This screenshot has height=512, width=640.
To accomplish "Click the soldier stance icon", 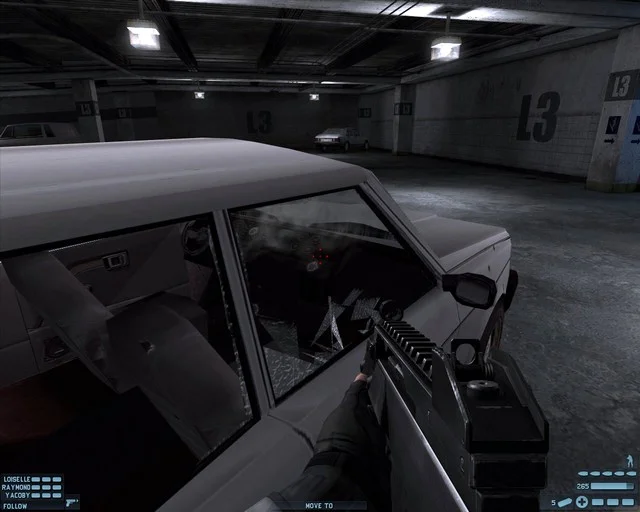I will 628,461.
